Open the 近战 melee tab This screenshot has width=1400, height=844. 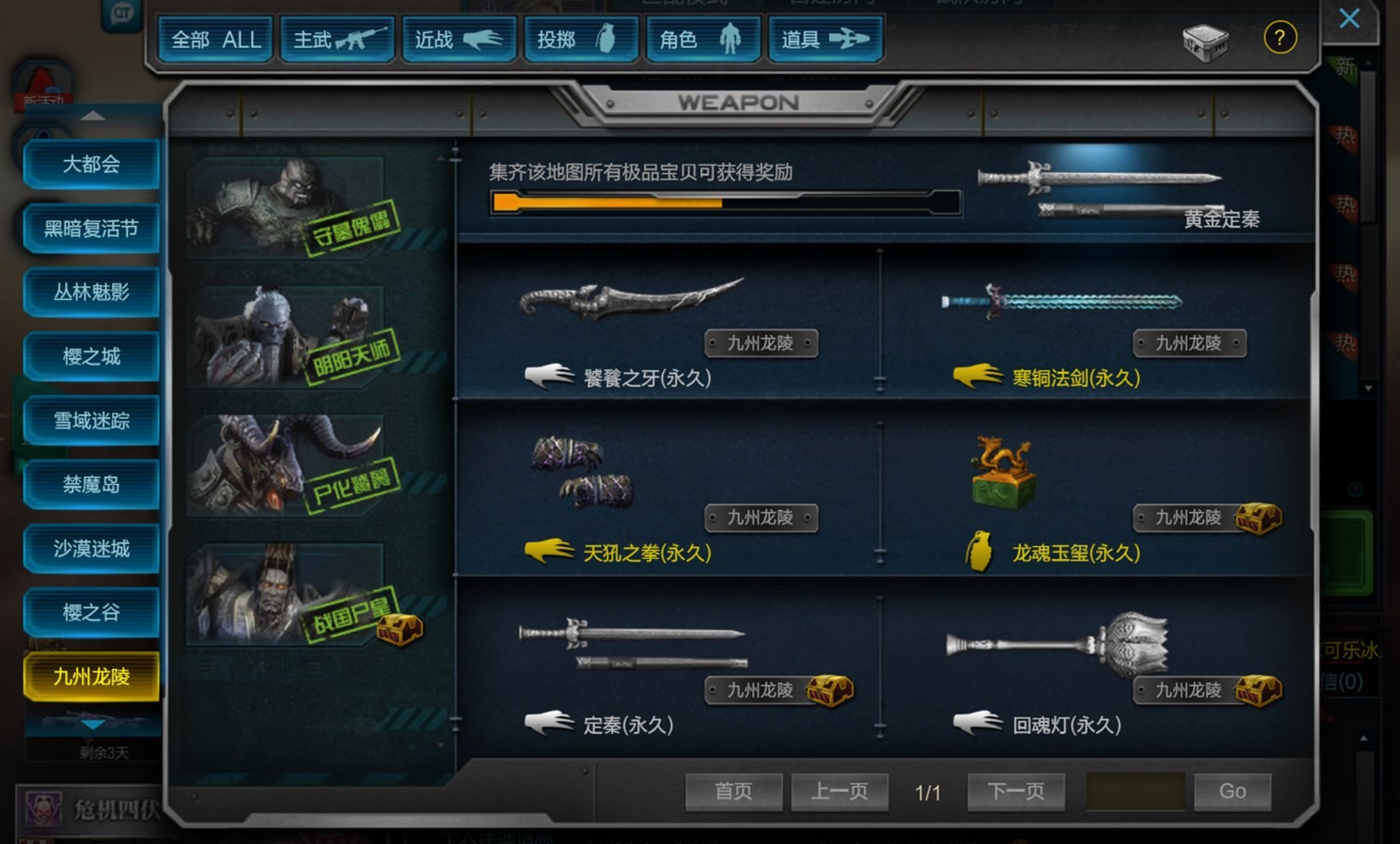coord(458,40)
